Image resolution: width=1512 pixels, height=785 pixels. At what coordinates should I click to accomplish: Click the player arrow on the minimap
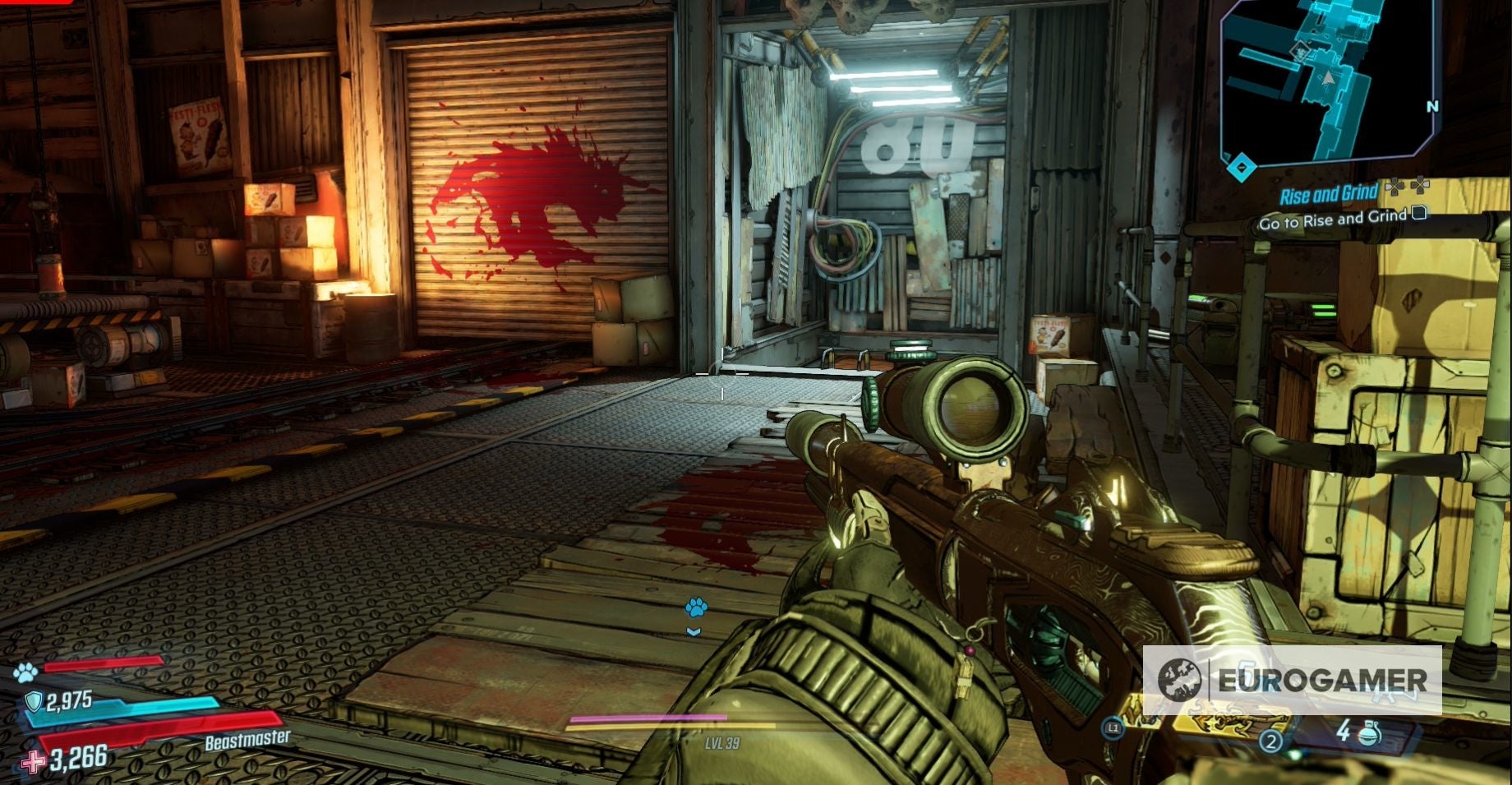click(1329, 79)
